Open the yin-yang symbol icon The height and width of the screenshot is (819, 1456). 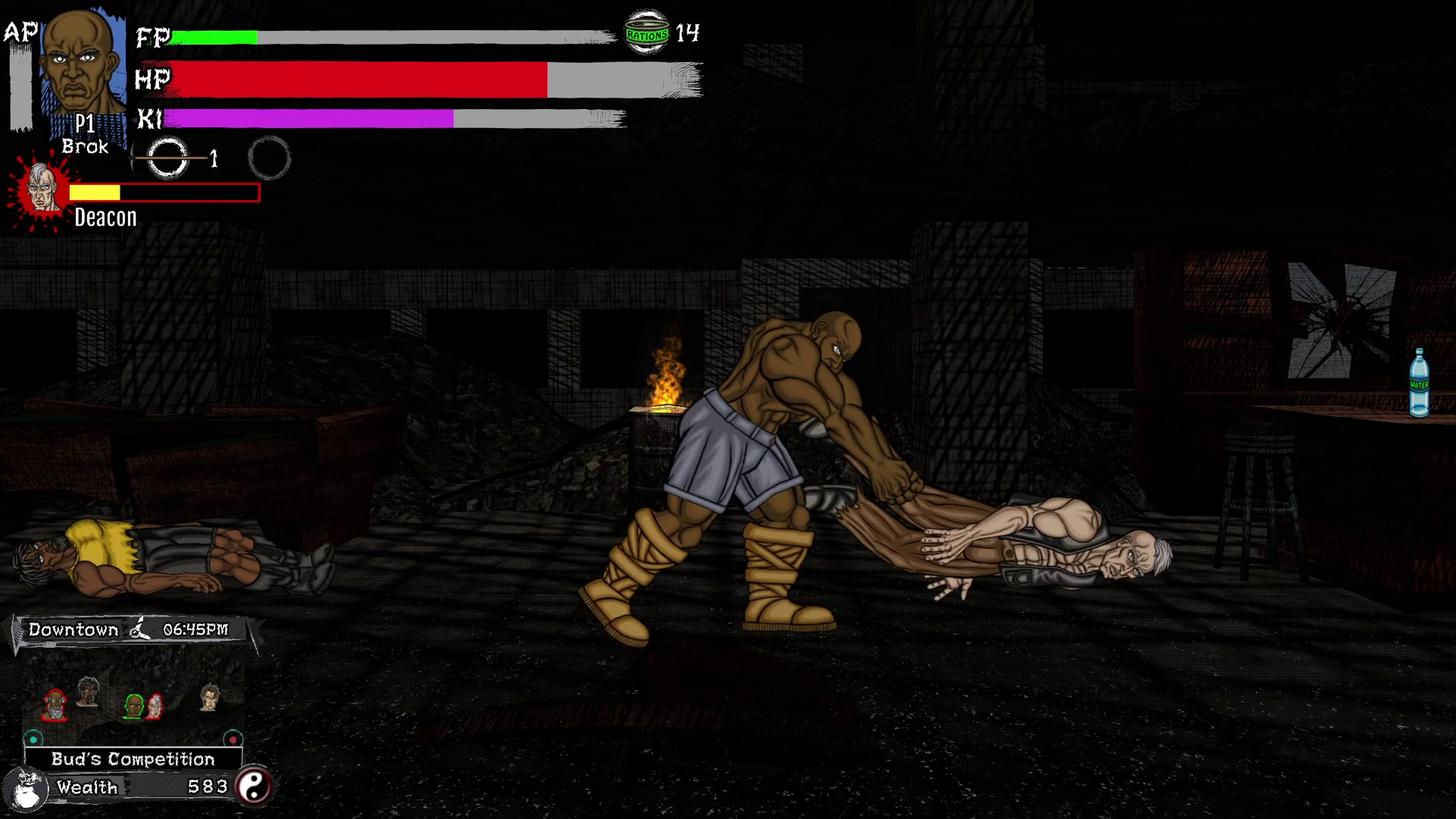[x=256, y=787]
